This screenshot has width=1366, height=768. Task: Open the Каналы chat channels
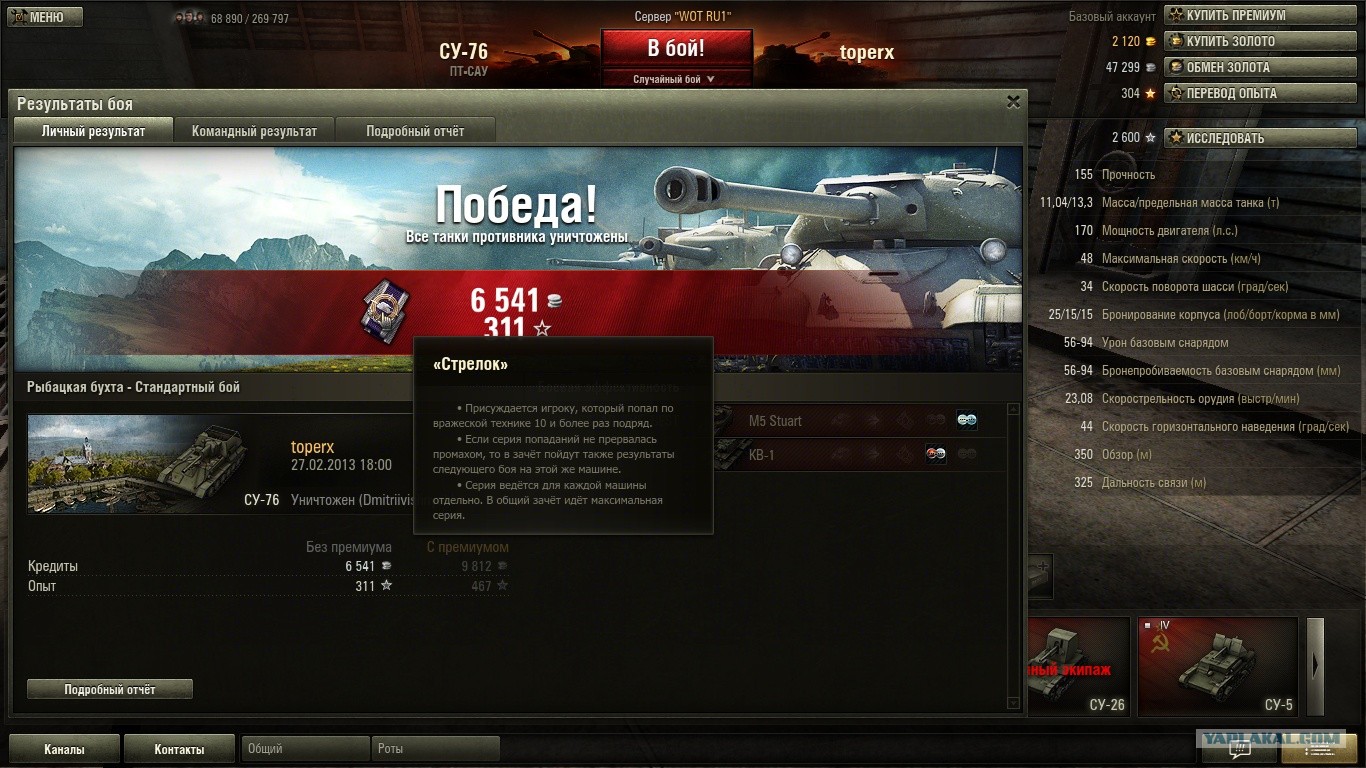(64, 749)
